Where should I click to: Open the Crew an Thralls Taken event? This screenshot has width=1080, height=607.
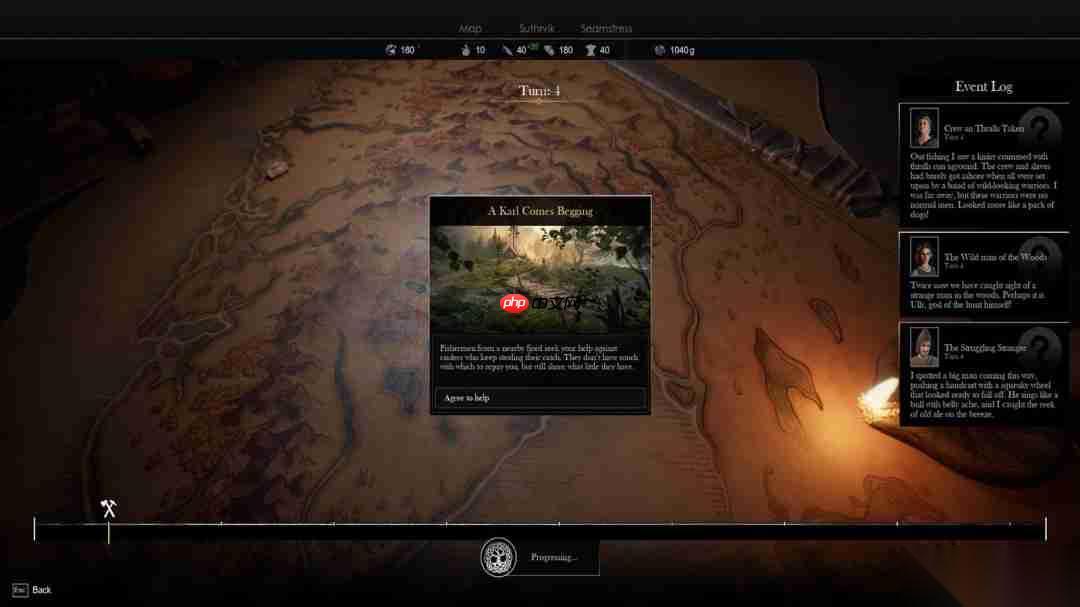tap(983, 128)
